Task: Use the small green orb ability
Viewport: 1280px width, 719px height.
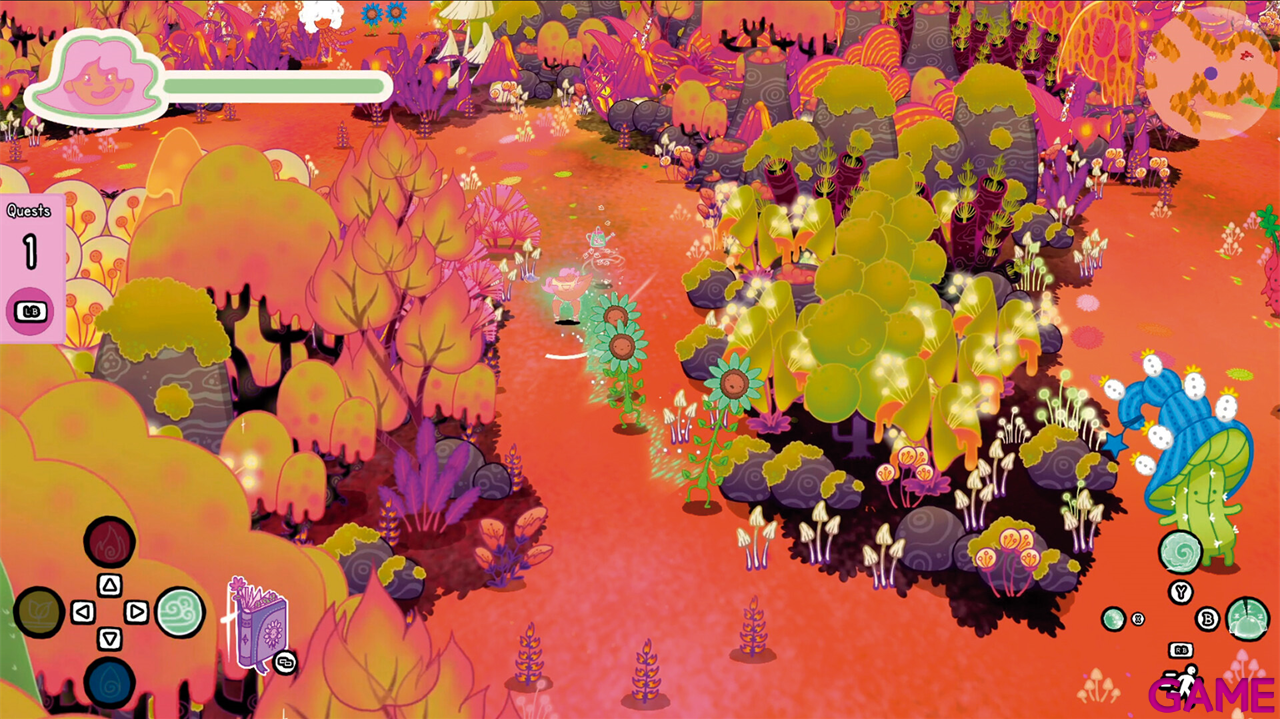Action: tap(1113, 619)
